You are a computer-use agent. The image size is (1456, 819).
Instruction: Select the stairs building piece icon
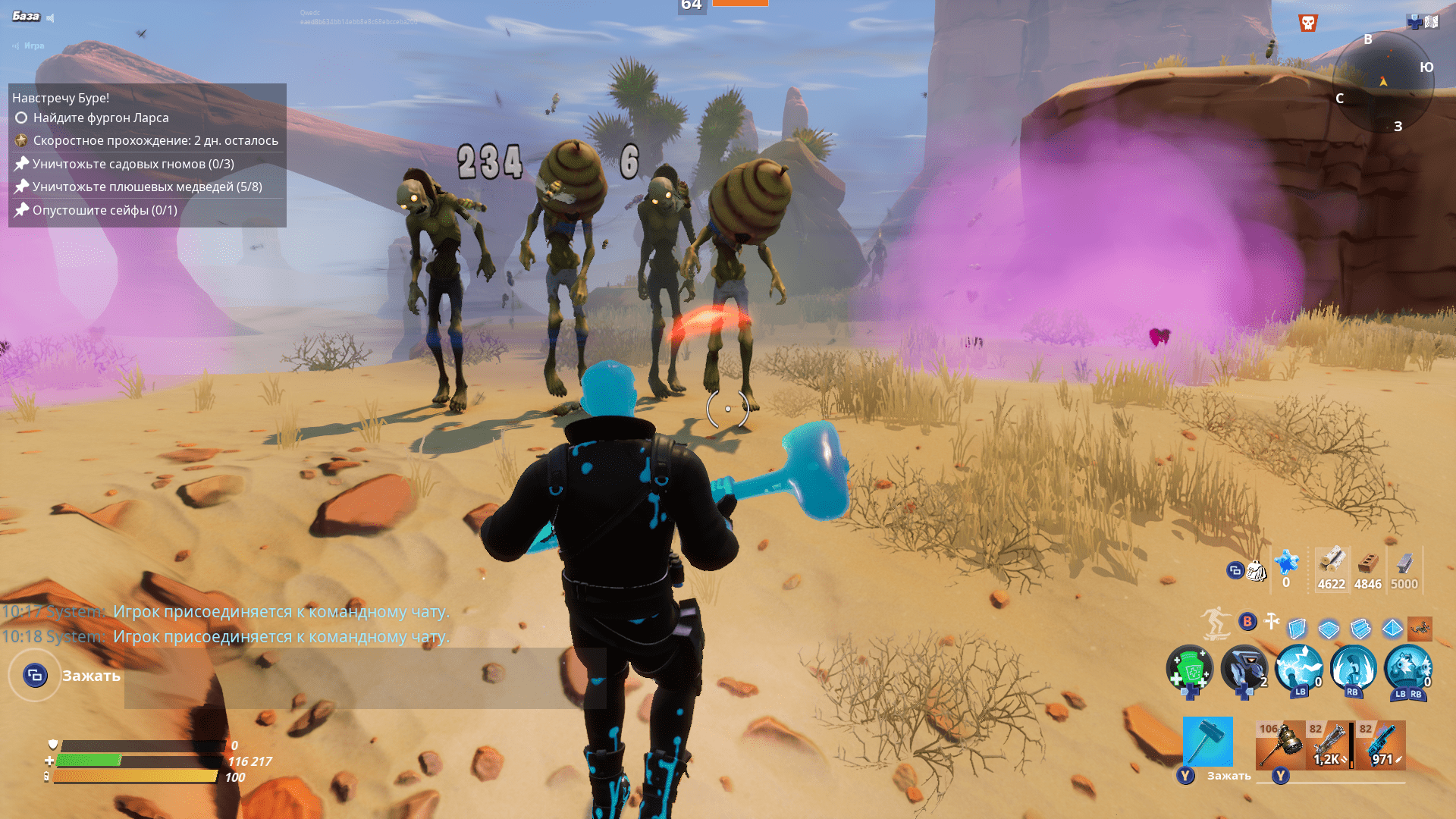1360,629
